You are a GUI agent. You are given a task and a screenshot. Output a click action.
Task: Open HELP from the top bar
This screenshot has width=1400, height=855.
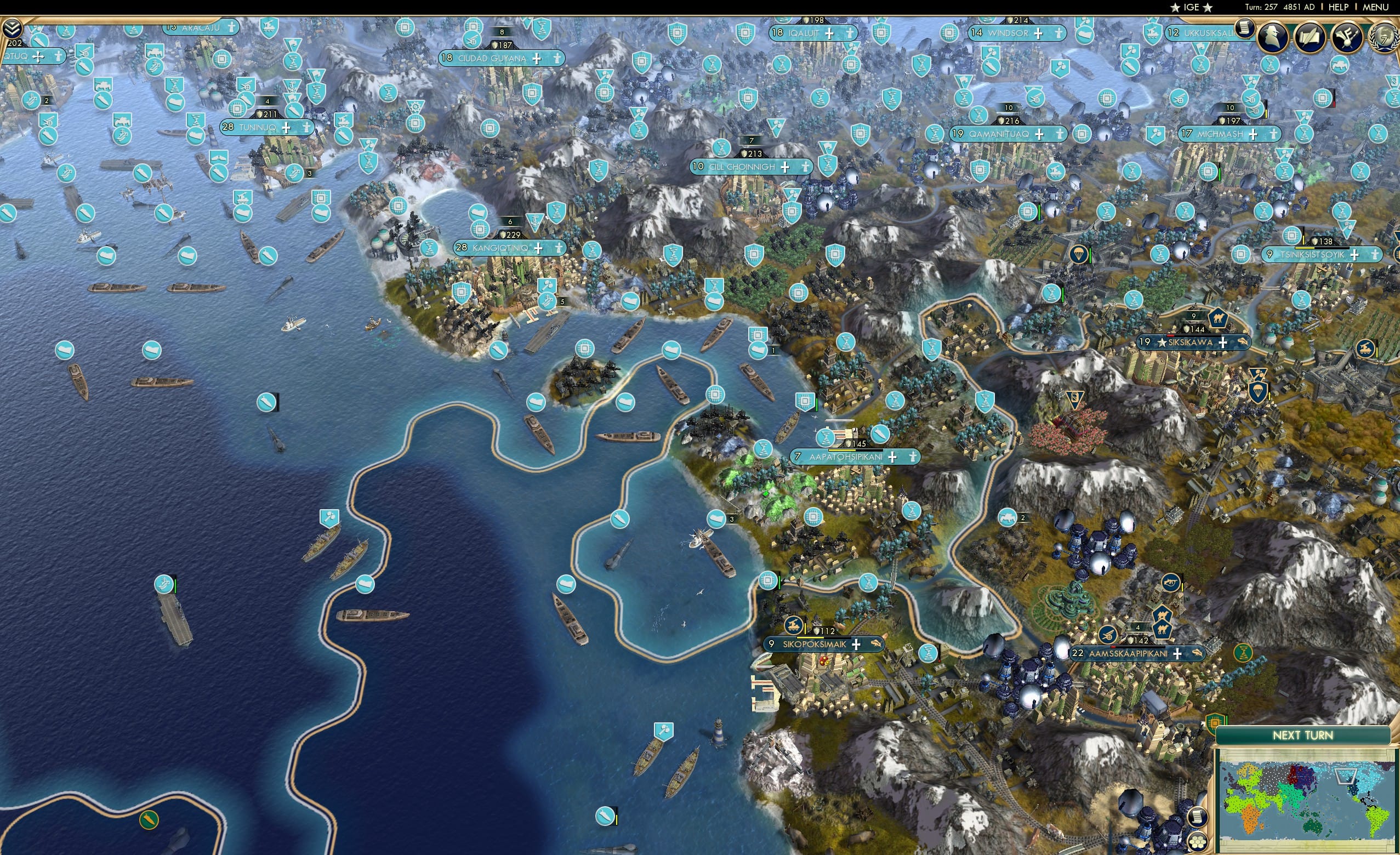pos(1339,7)
